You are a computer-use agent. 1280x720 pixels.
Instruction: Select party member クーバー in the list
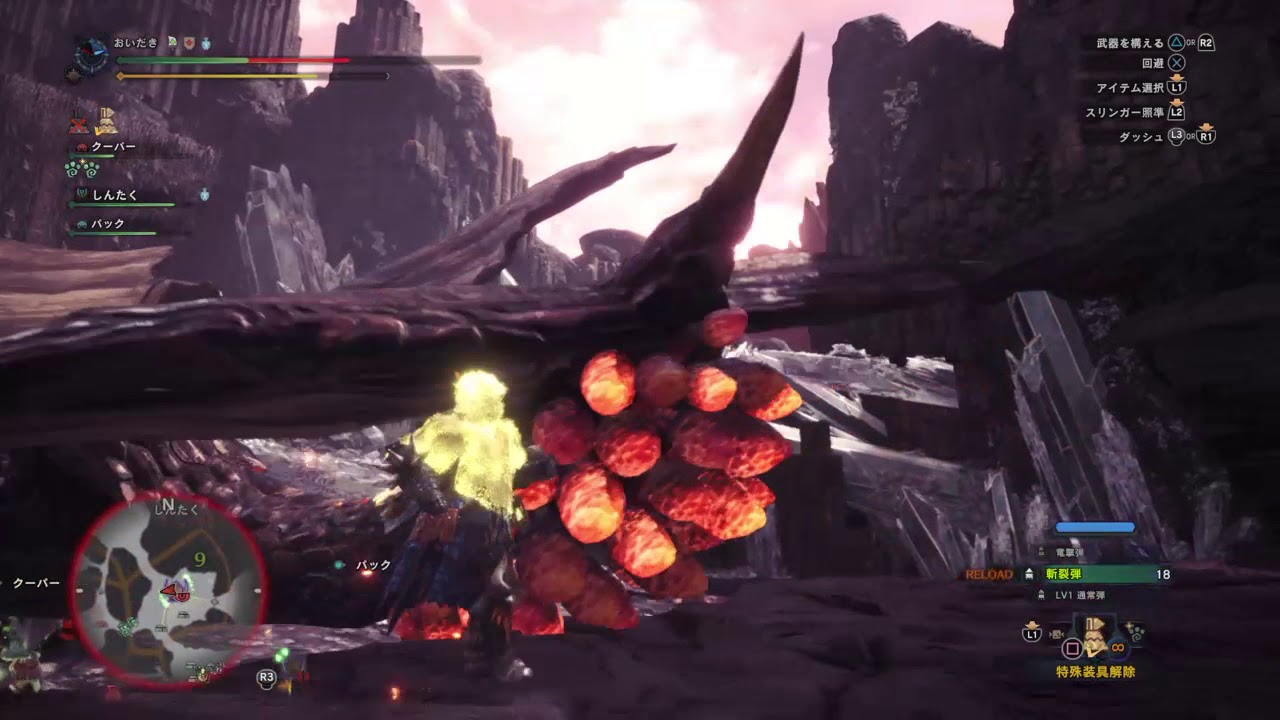click(113, 147)
